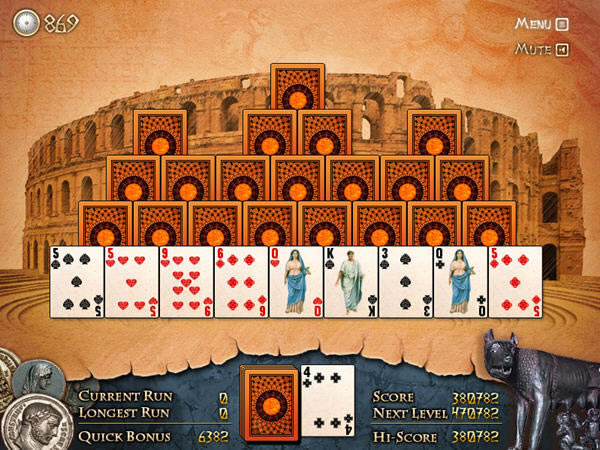Screen dimensions: 600x450
Task: Select the 5 of spades card
Action: [x=77, y=282]
